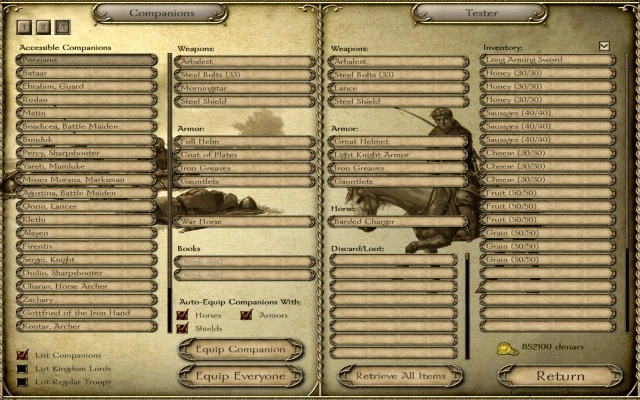Uncheck the Shields auto-equip option

(x=182, y=328)
